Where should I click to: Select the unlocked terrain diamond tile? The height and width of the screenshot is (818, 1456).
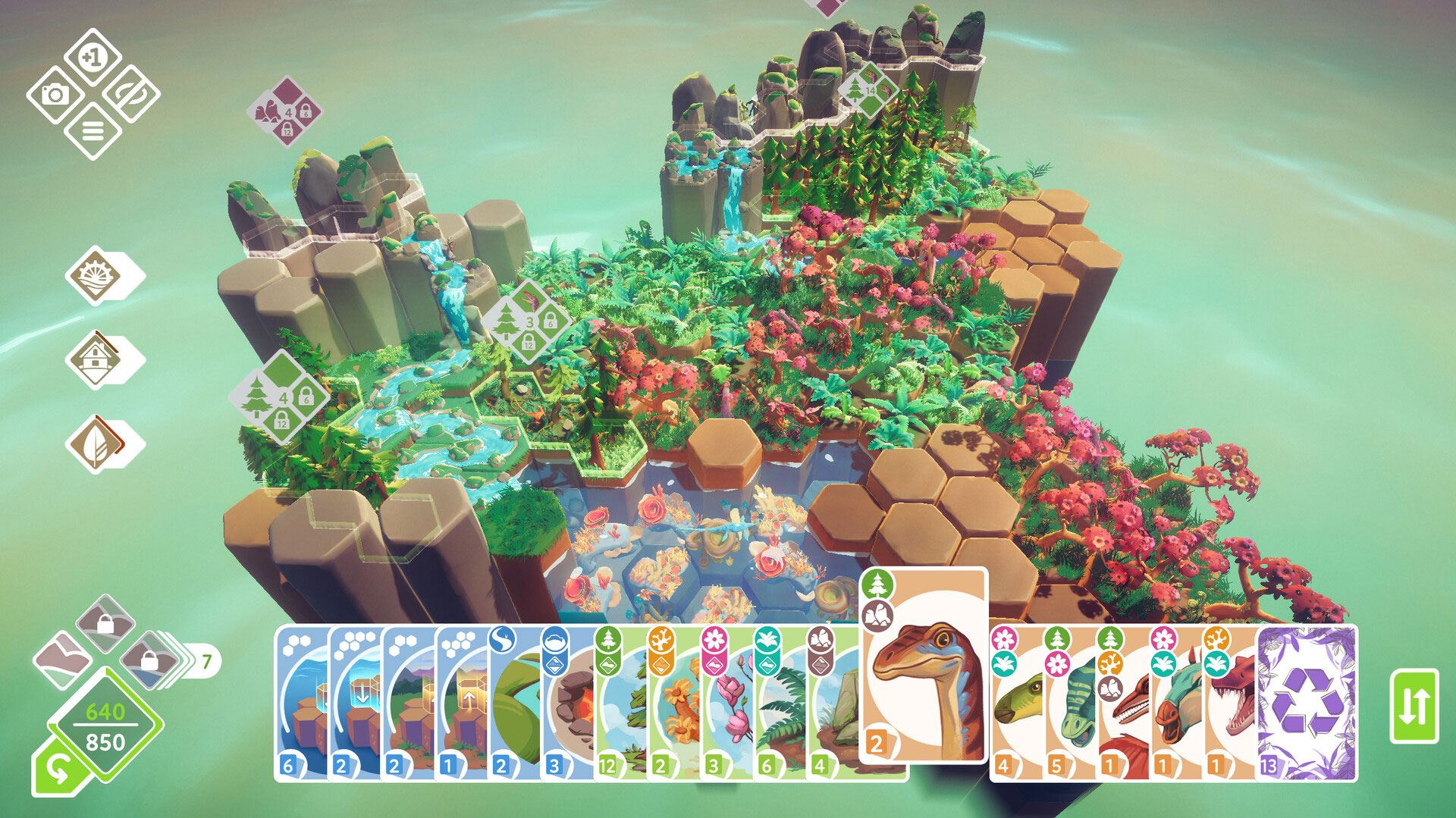[64, 653]
